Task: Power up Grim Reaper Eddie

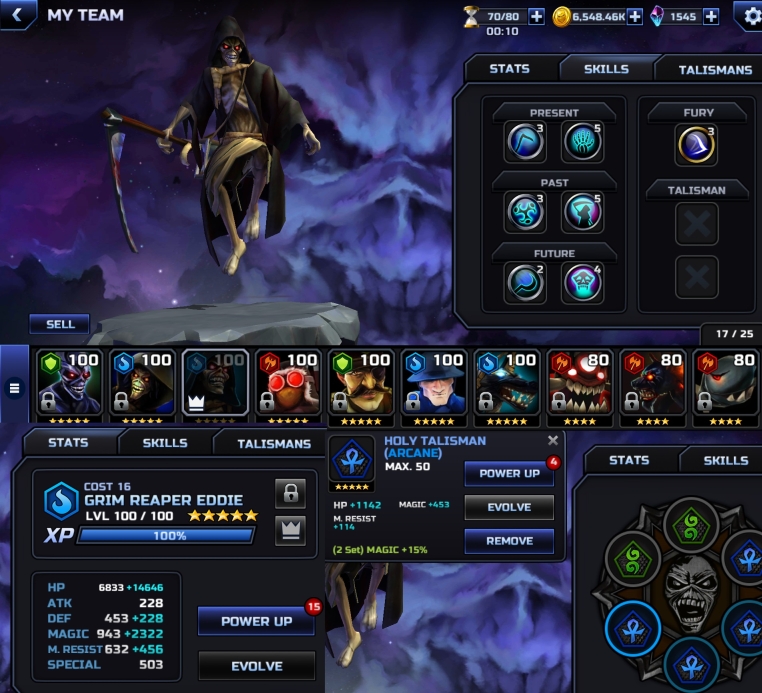Action: coord(256,621)
